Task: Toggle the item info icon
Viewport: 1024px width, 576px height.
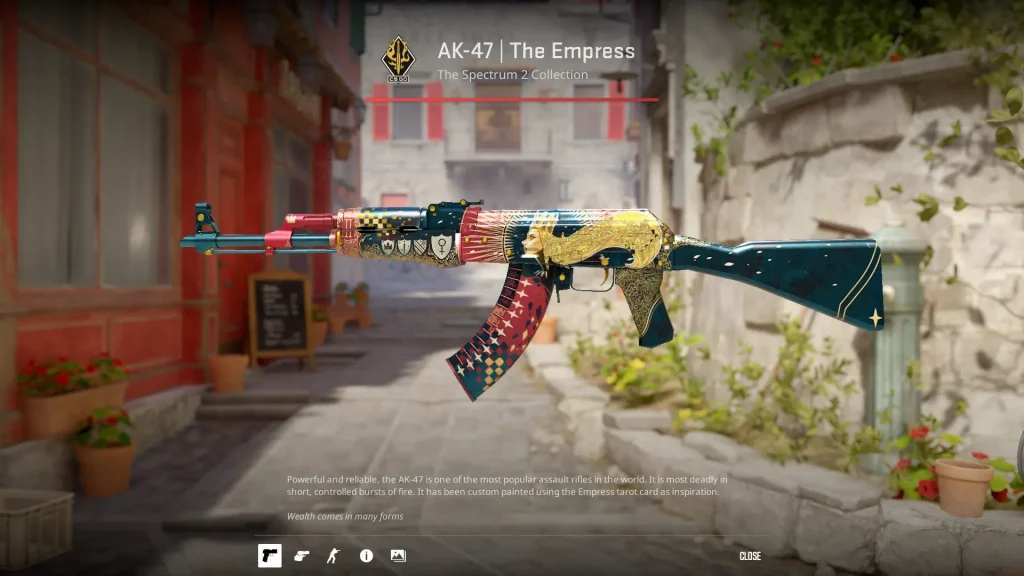Action: click(x=366, y=555)
